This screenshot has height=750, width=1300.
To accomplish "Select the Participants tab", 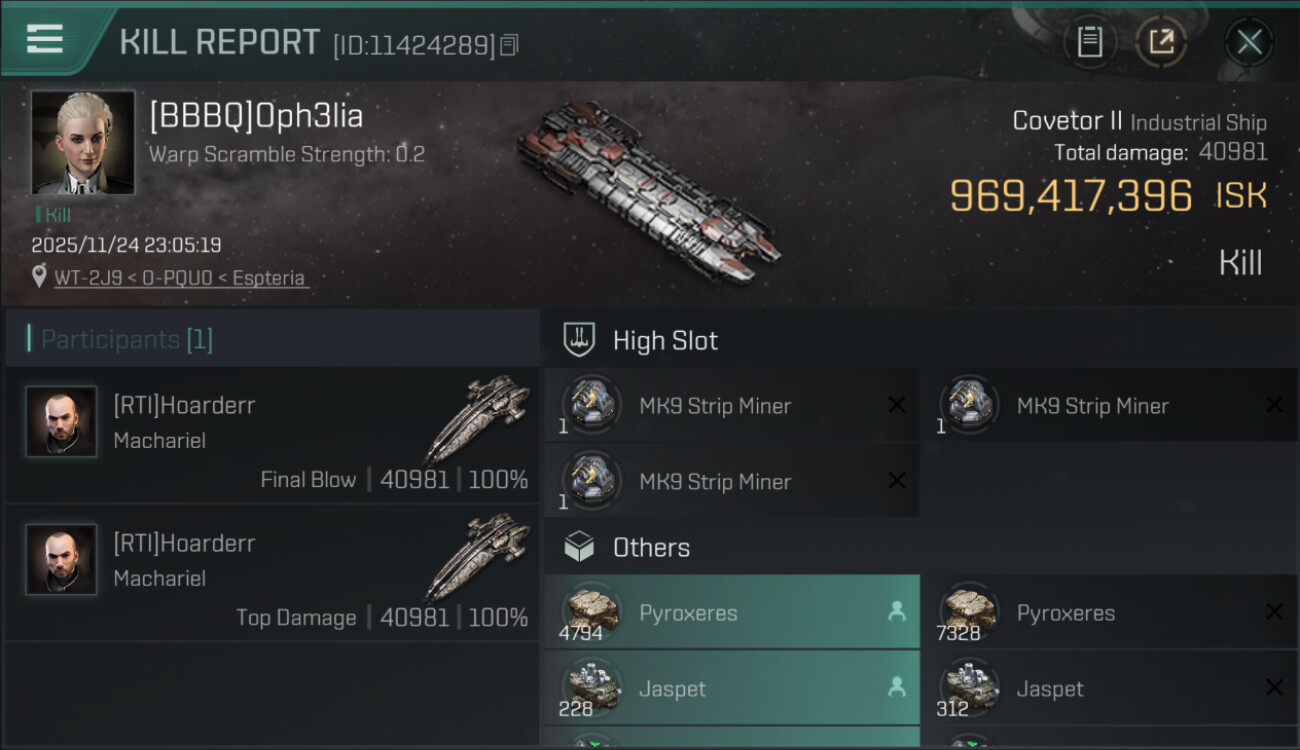I will (126, 340).
